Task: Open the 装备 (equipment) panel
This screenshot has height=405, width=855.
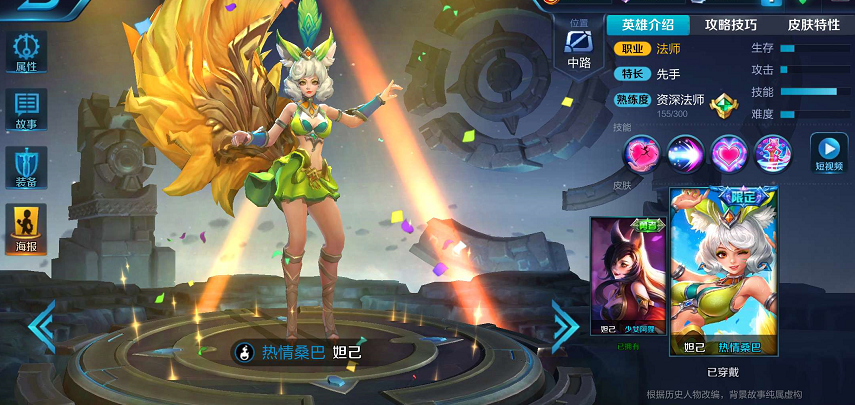Action: pos(26,168)
